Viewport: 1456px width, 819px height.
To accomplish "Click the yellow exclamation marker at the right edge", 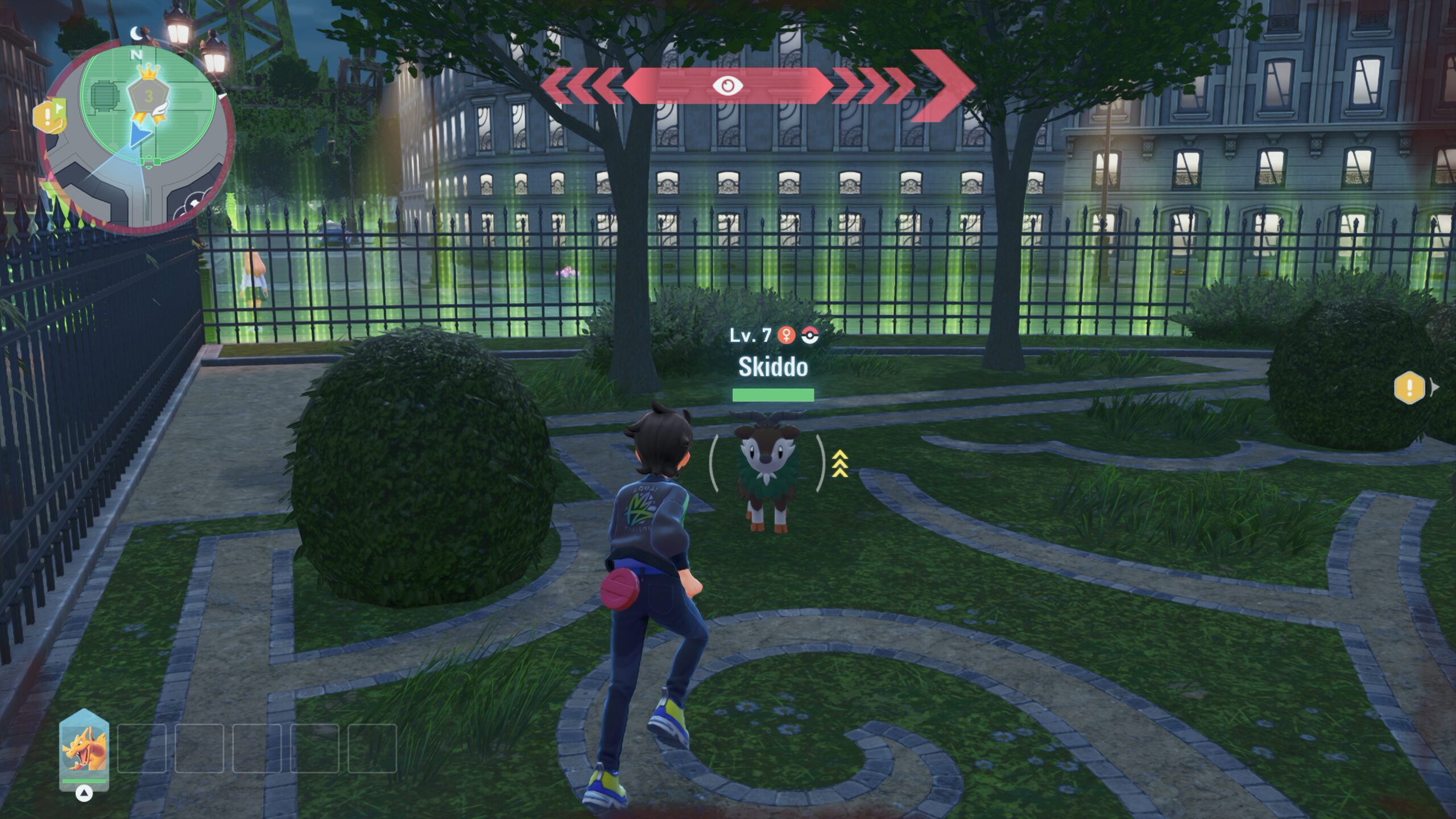I will 1409,388.
